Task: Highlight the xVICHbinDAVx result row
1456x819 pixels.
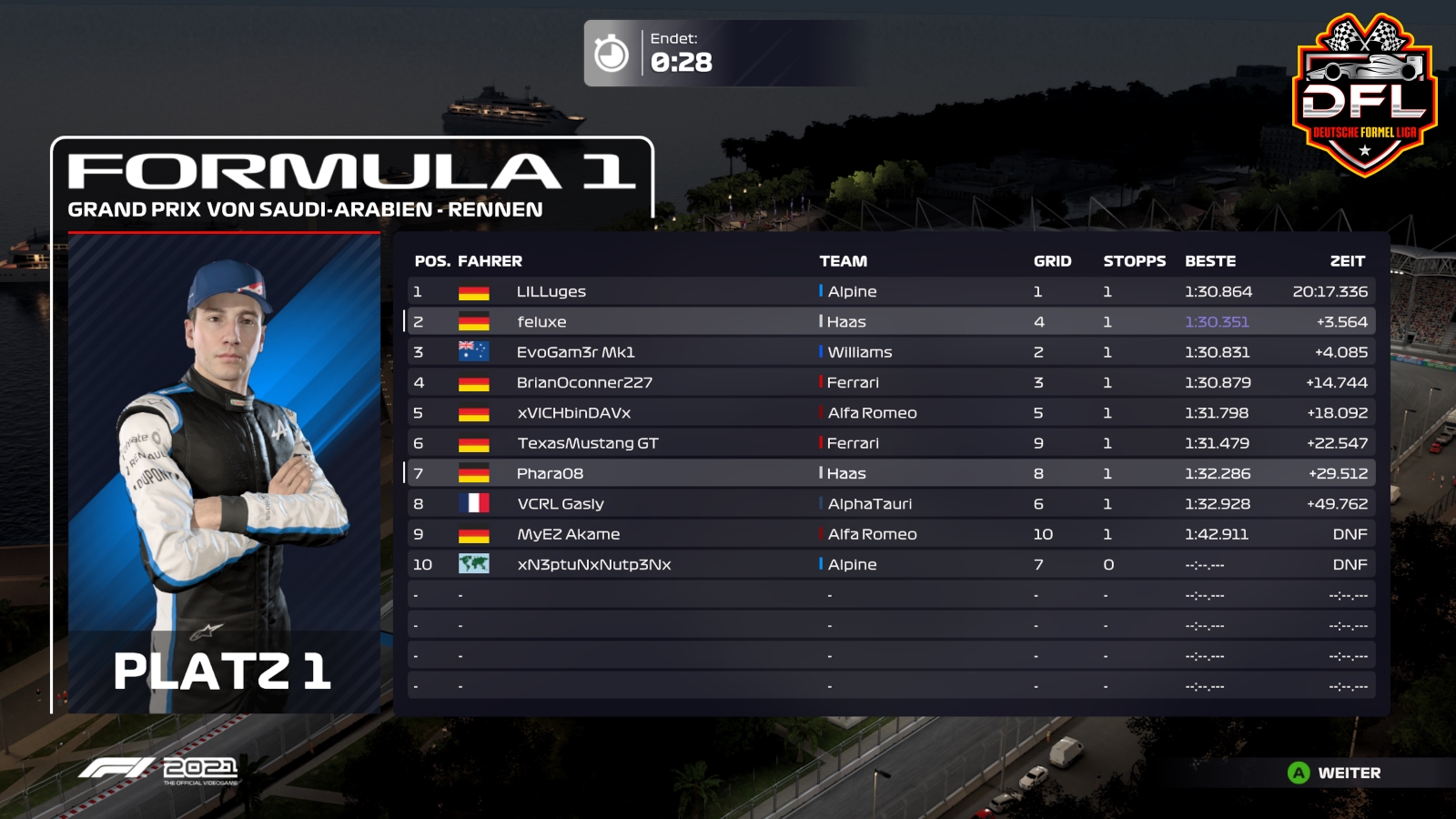Action: pyautogui.click(x=573, y=412)
